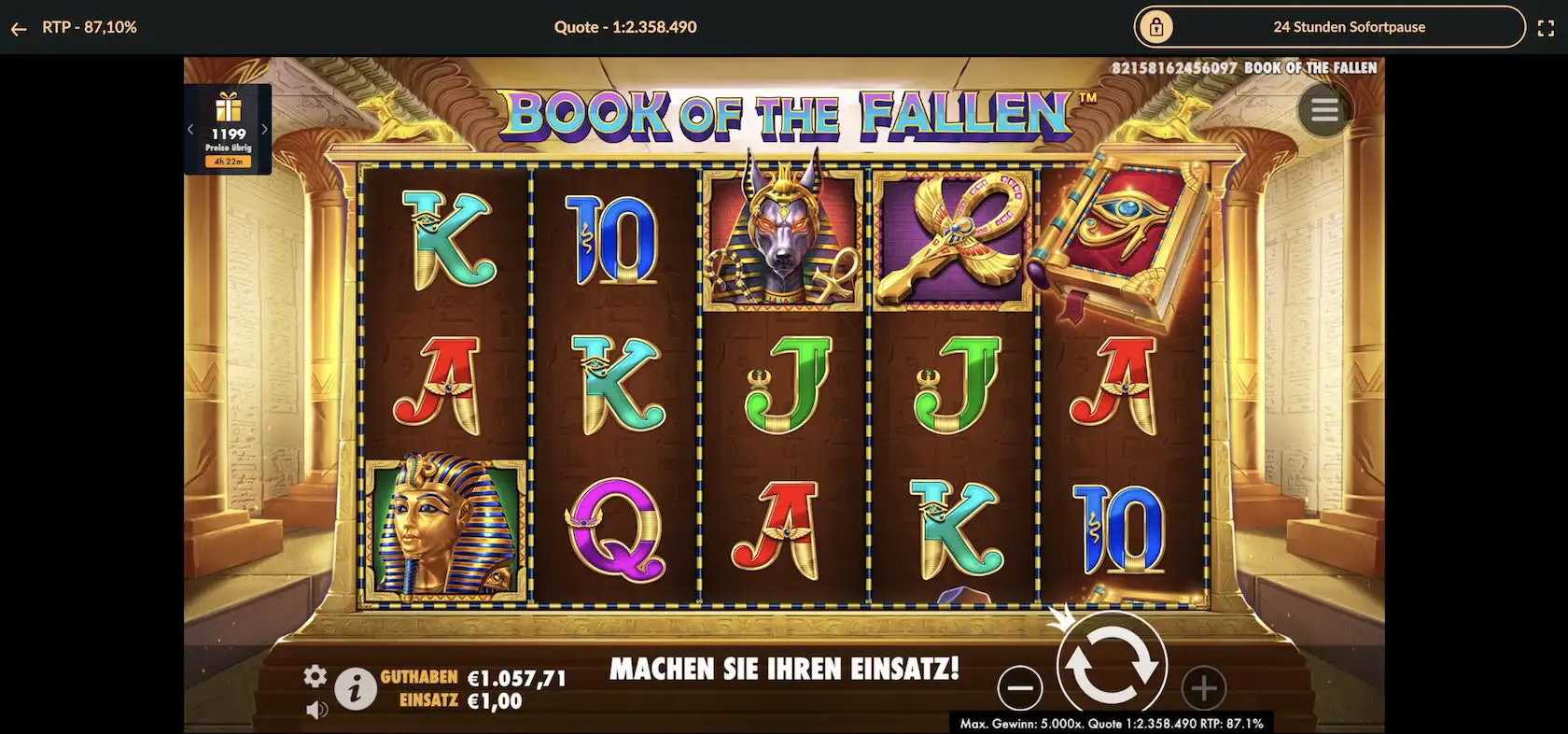1568x734 pixels.
Task: Increase the bet with the plus button
Action: (1203, 688)
